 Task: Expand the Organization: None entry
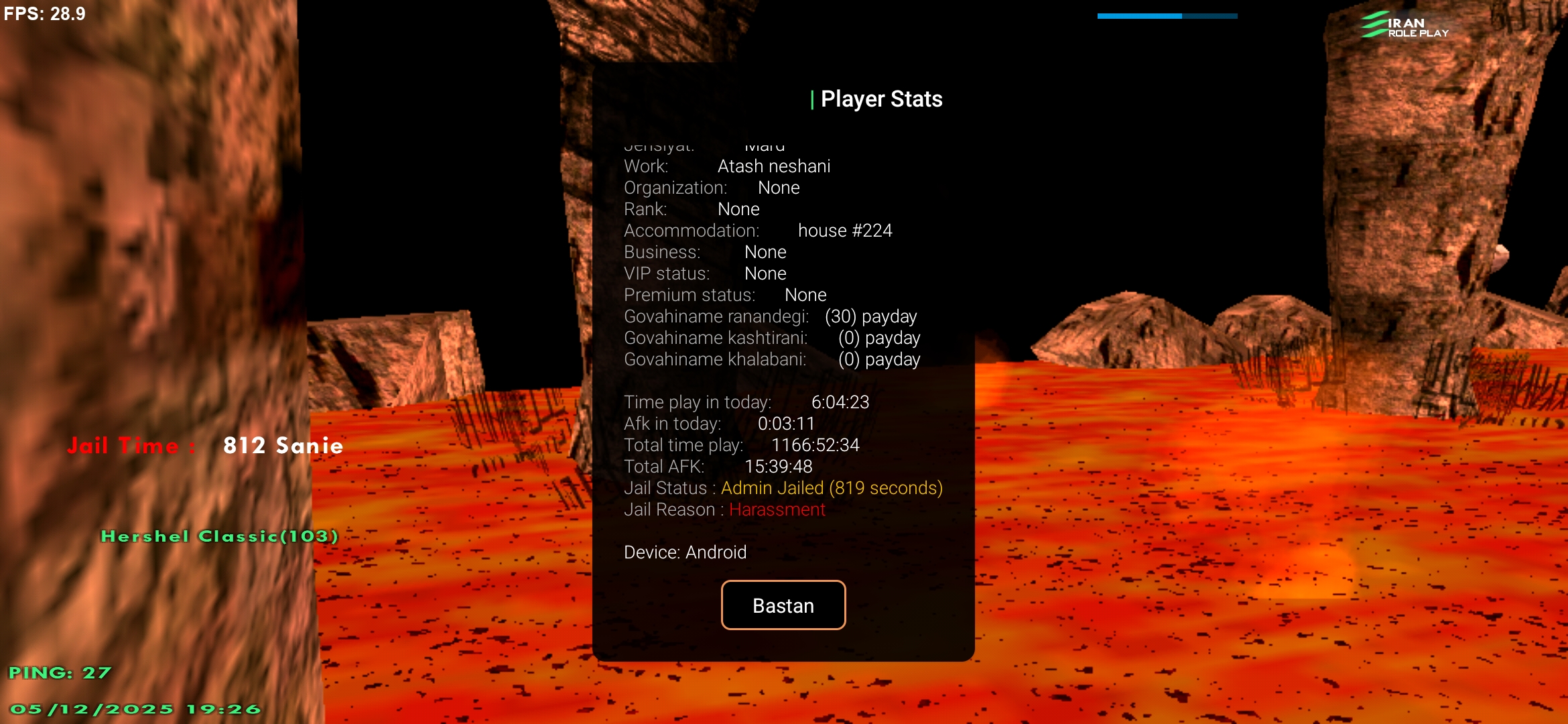(x=712, y=188)
